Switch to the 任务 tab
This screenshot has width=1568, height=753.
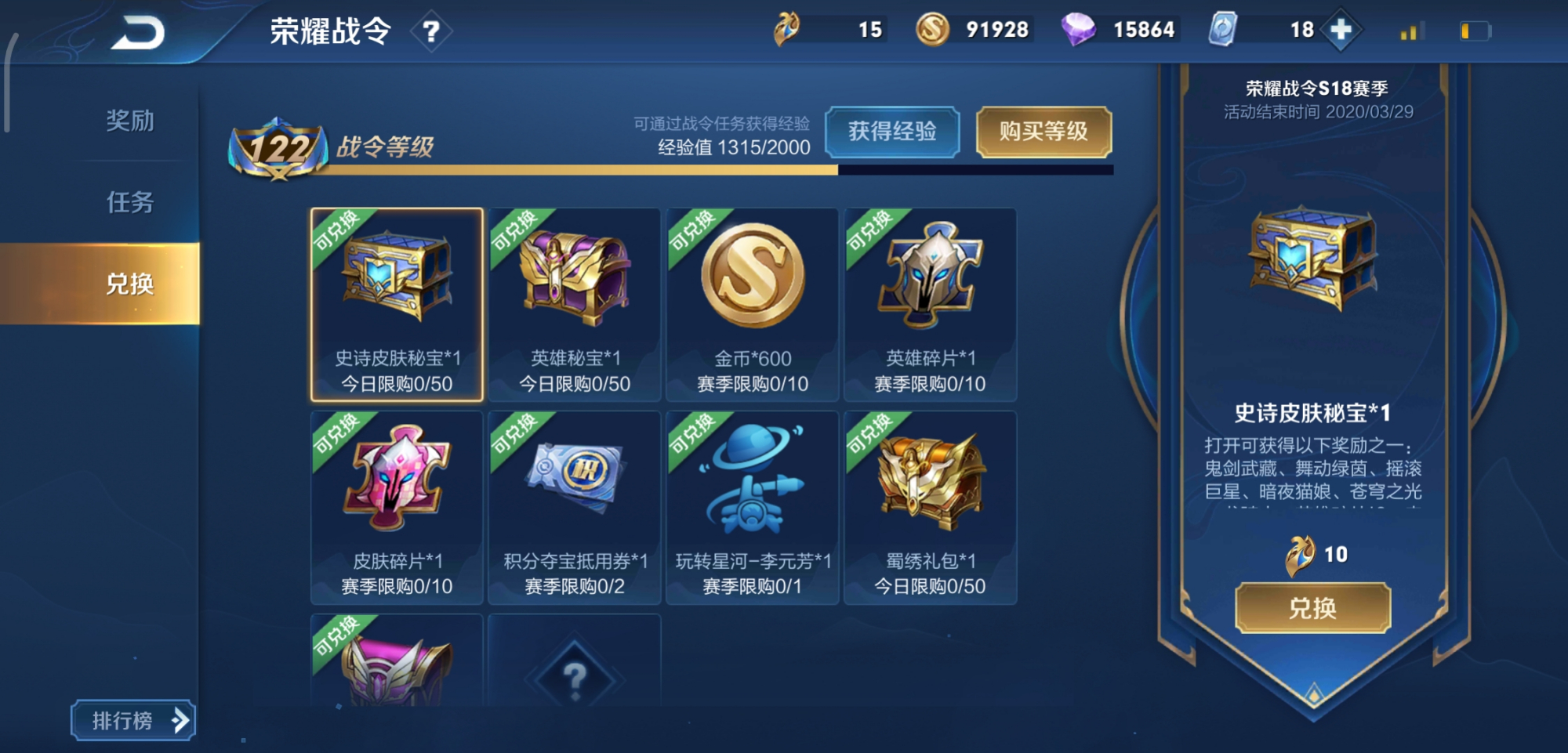click(131, 203)
